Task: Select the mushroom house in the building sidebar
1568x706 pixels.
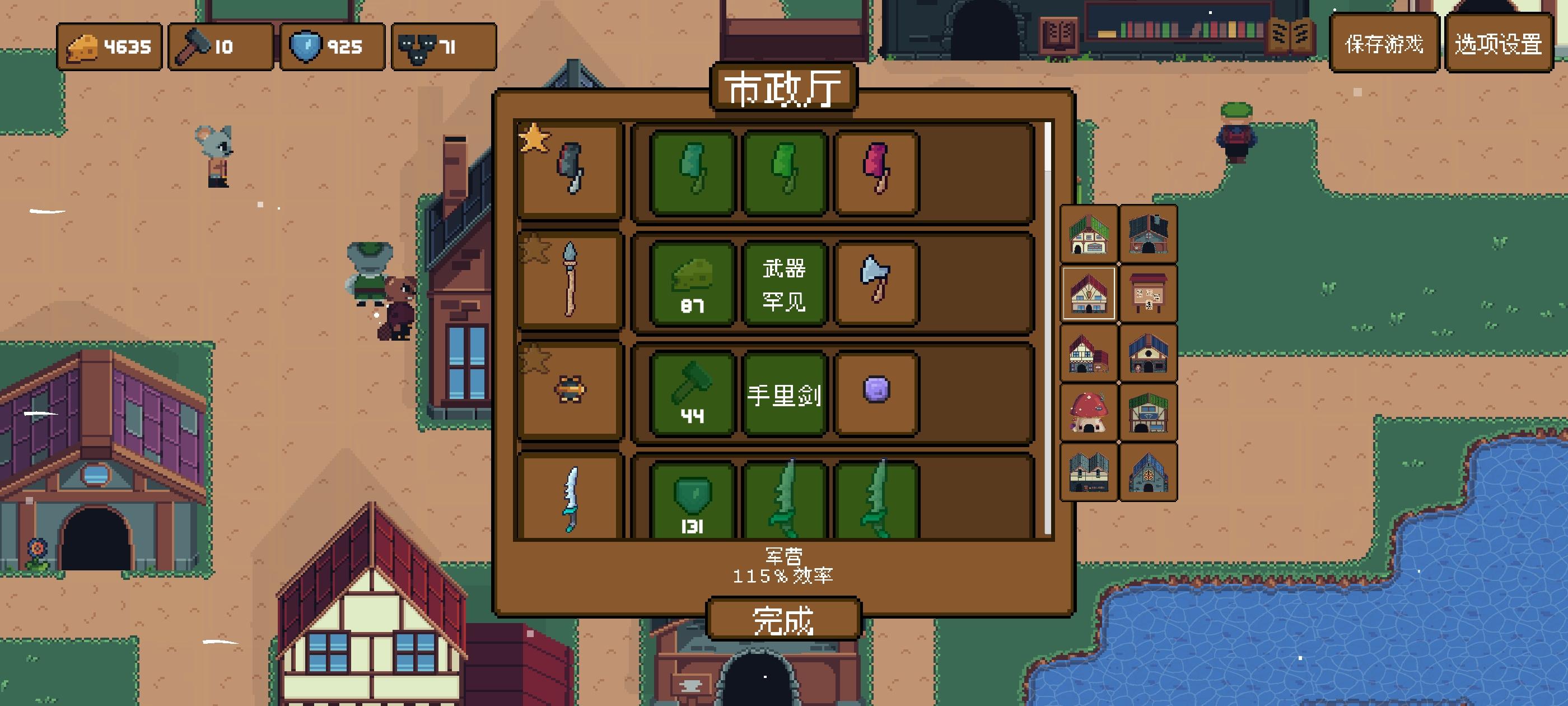Action: [1089, 413]
